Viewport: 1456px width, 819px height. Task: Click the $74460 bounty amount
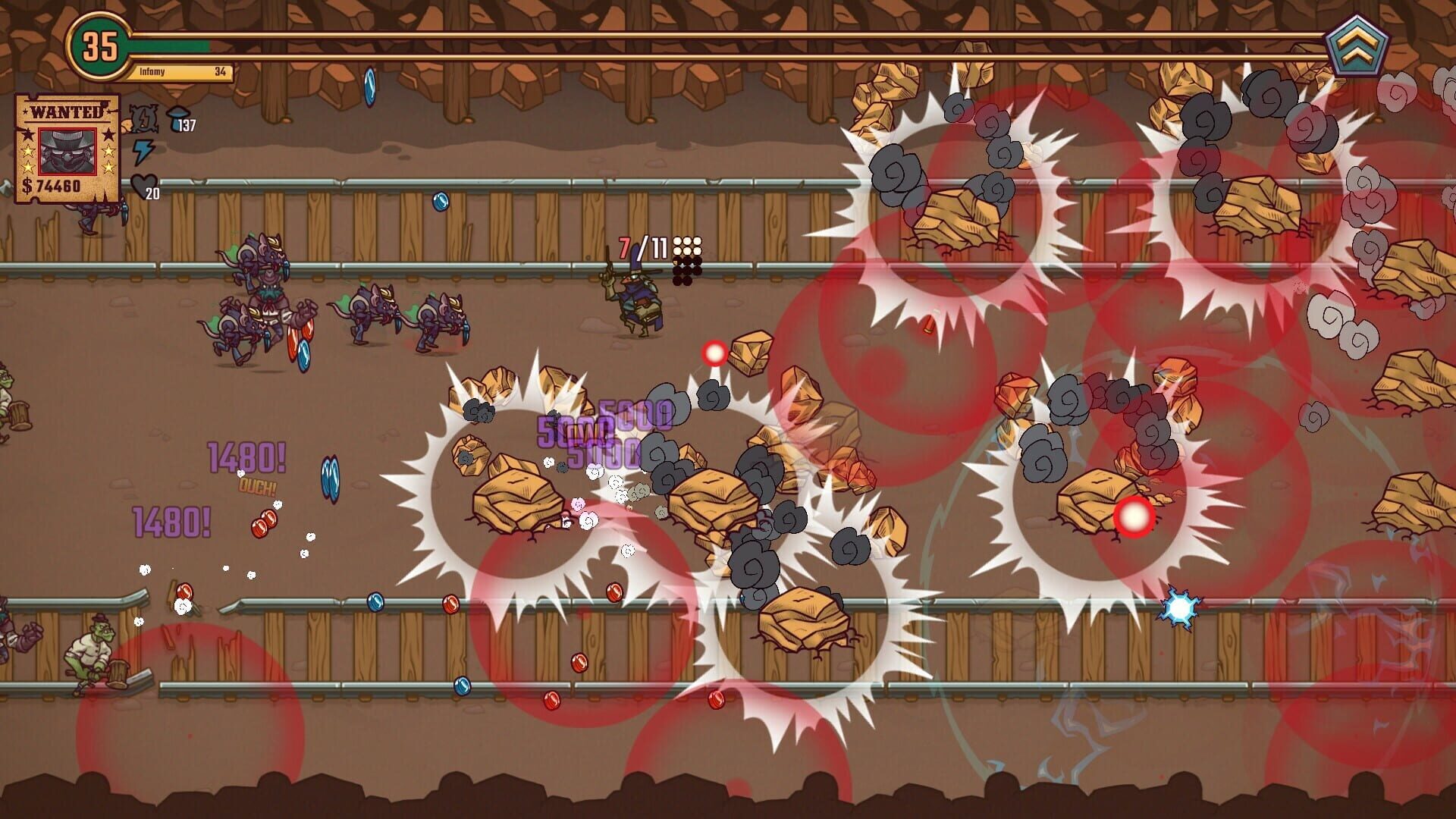pos(52,187)
